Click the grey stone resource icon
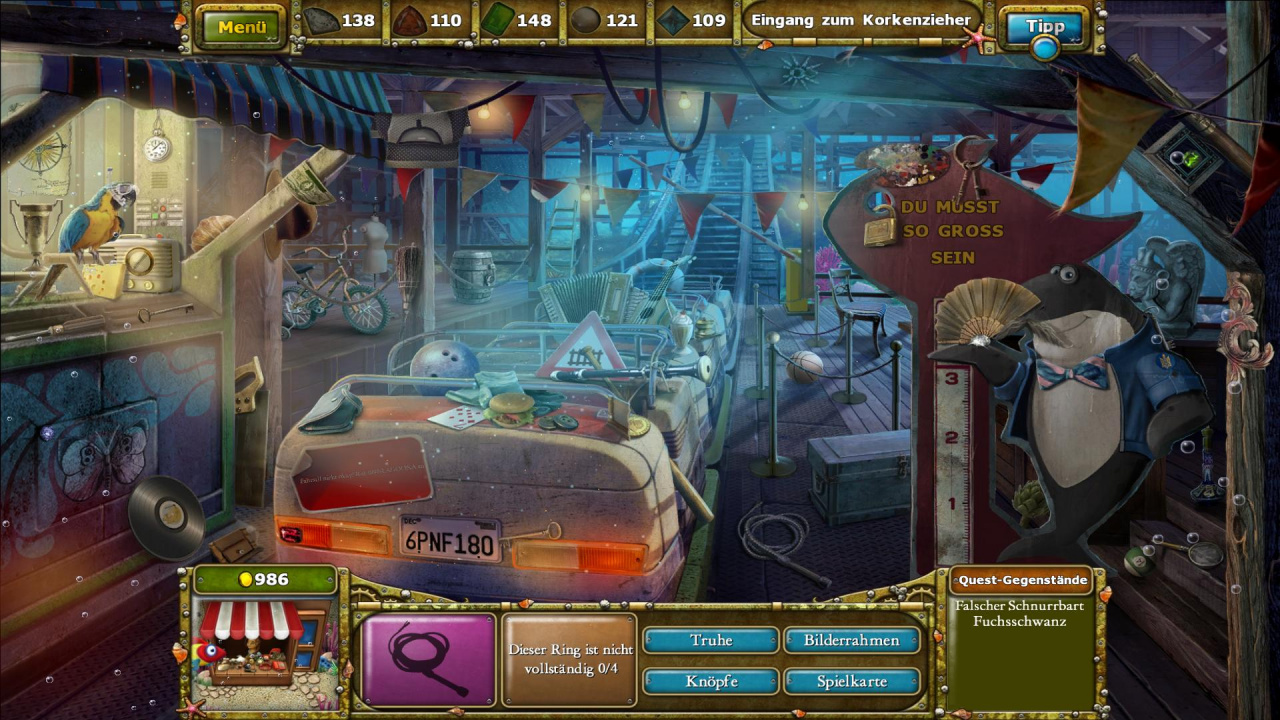This screenshot has height=720, width=1280. click(320, 20)
